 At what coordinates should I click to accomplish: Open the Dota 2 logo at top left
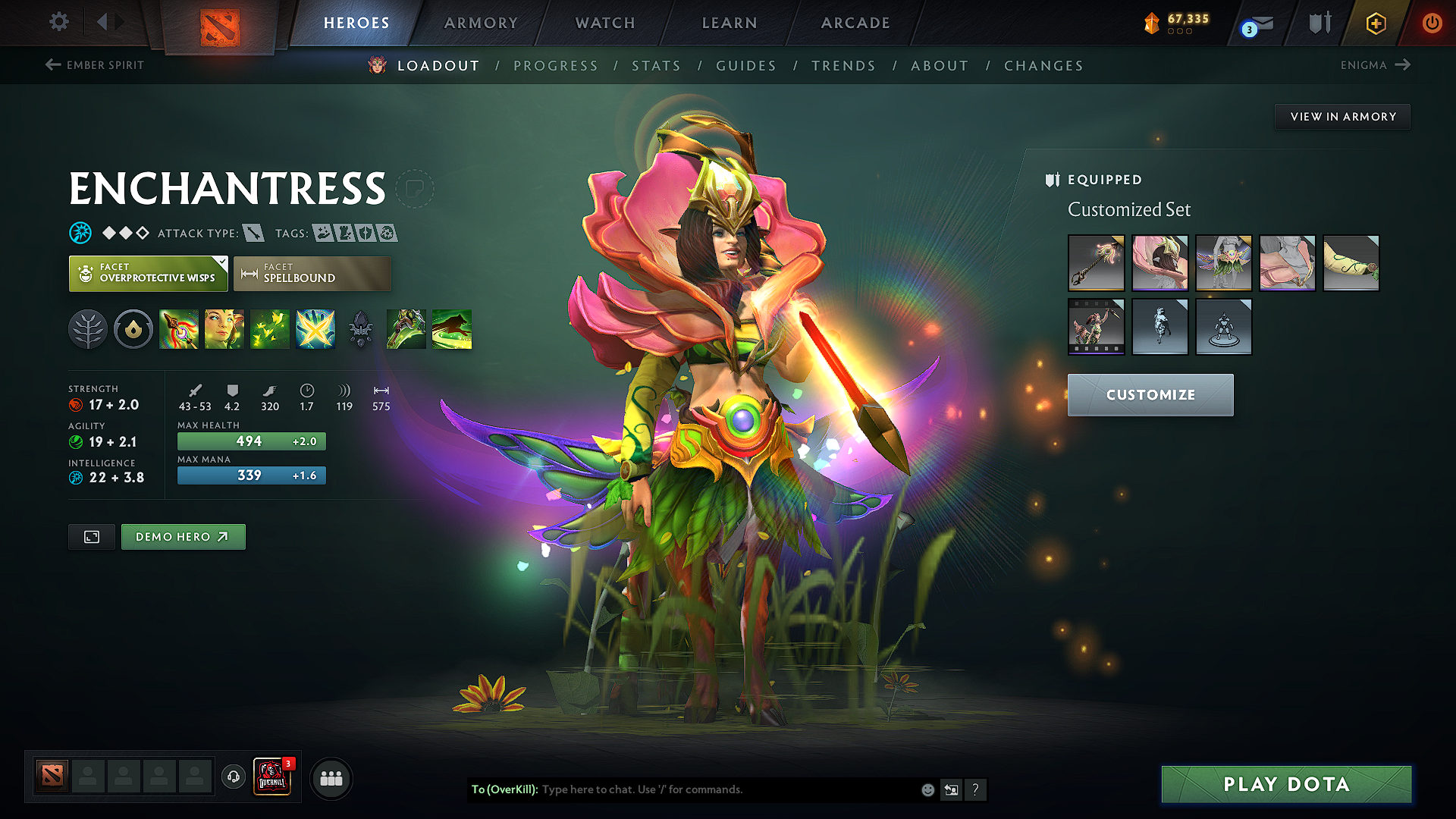(x=220, y=25)
